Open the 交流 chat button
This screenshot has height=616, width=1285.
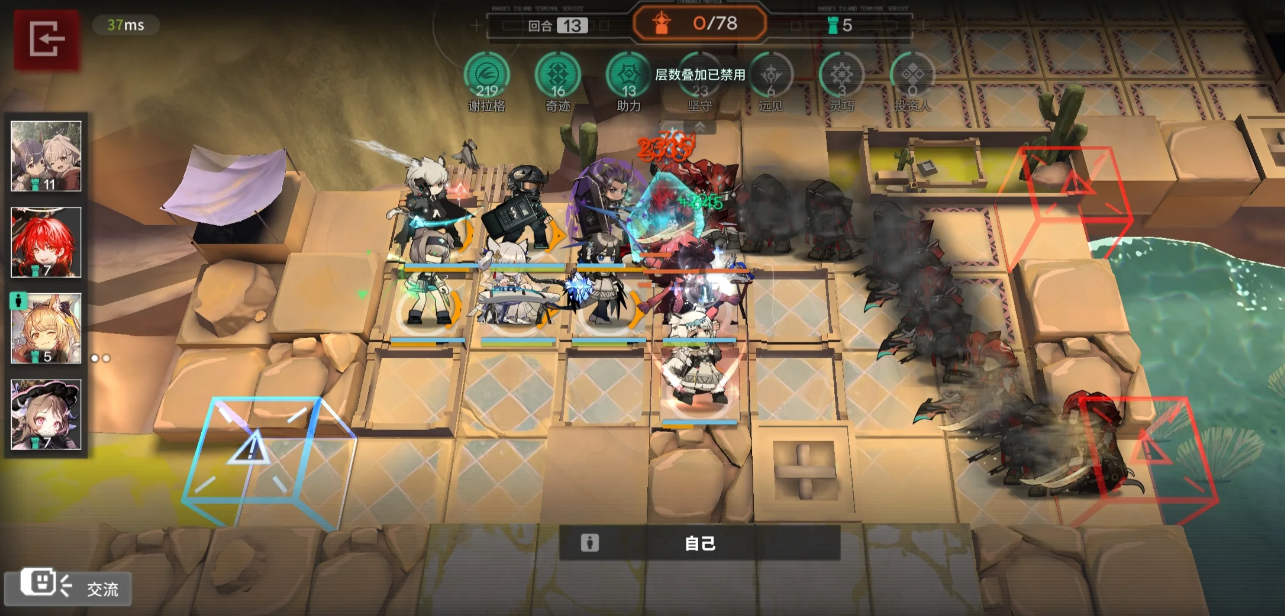tap(68, 588)
